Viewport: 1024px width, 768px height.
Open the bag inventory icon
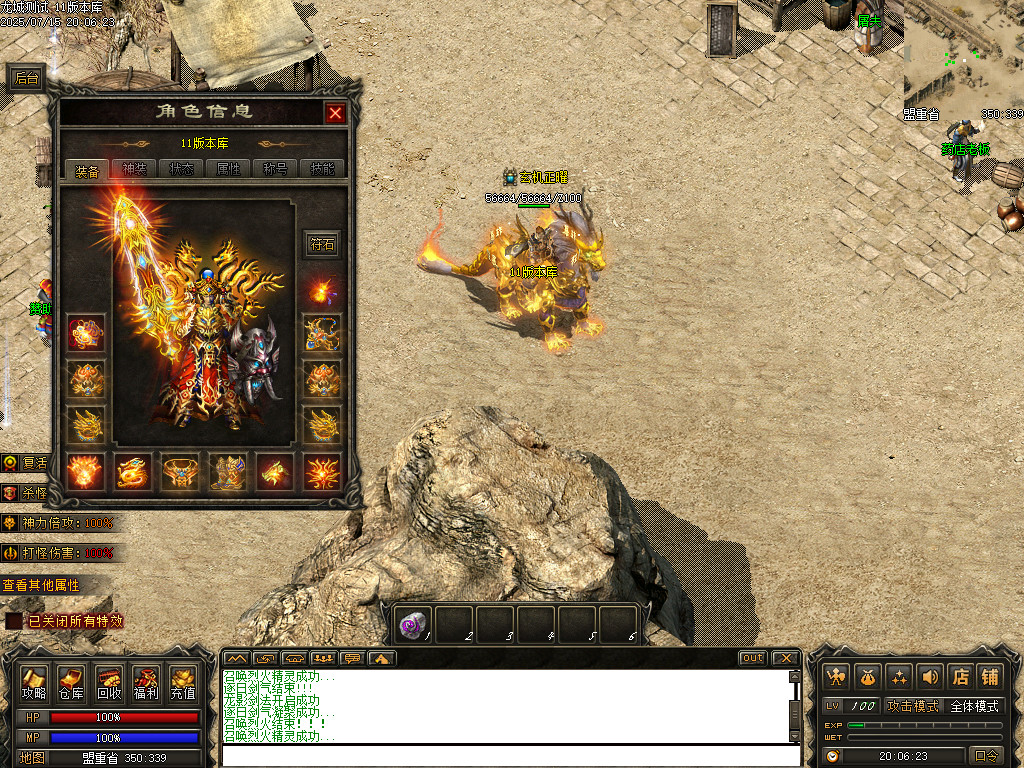tap(867, 676)
